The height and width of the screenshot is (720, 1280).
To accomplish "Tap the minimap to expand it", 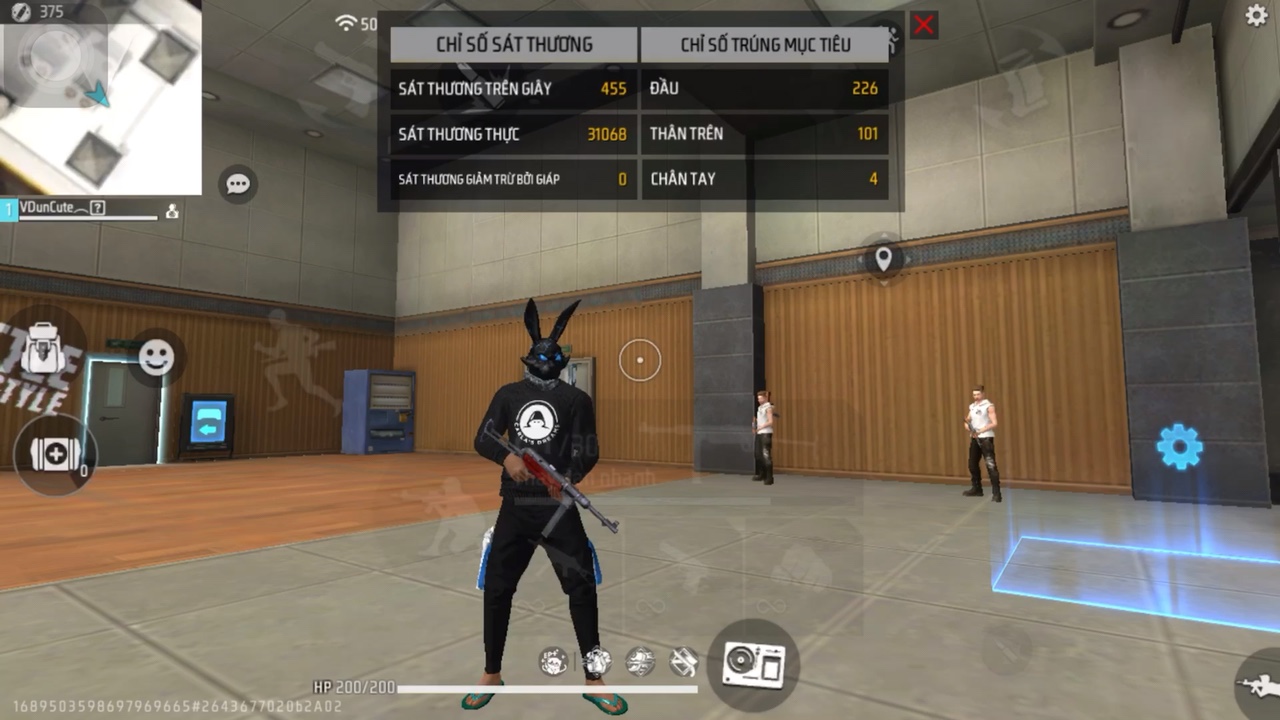I will click(100, 97).
